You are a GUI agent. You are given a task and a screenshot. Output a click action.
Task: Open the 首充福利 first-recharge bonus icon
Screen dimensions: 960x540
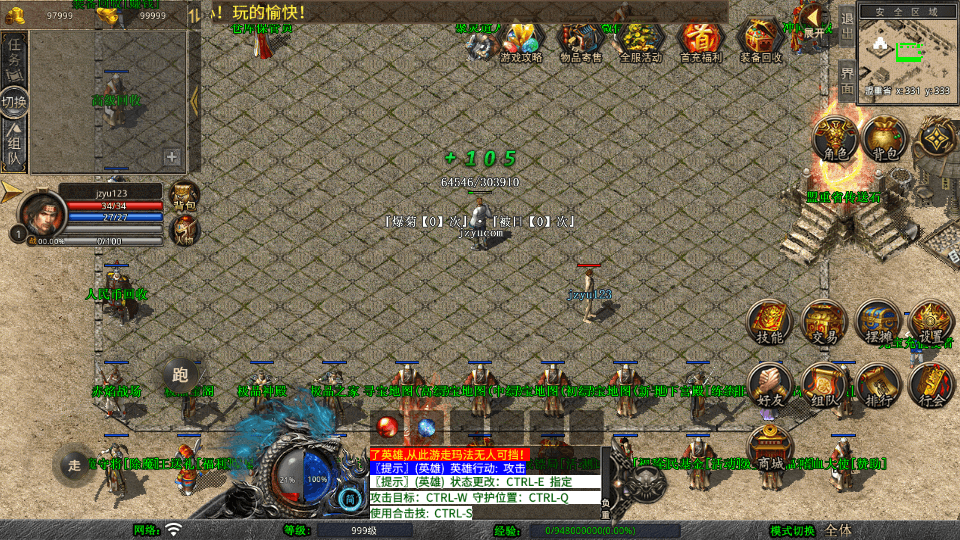(x=700, y=41)
